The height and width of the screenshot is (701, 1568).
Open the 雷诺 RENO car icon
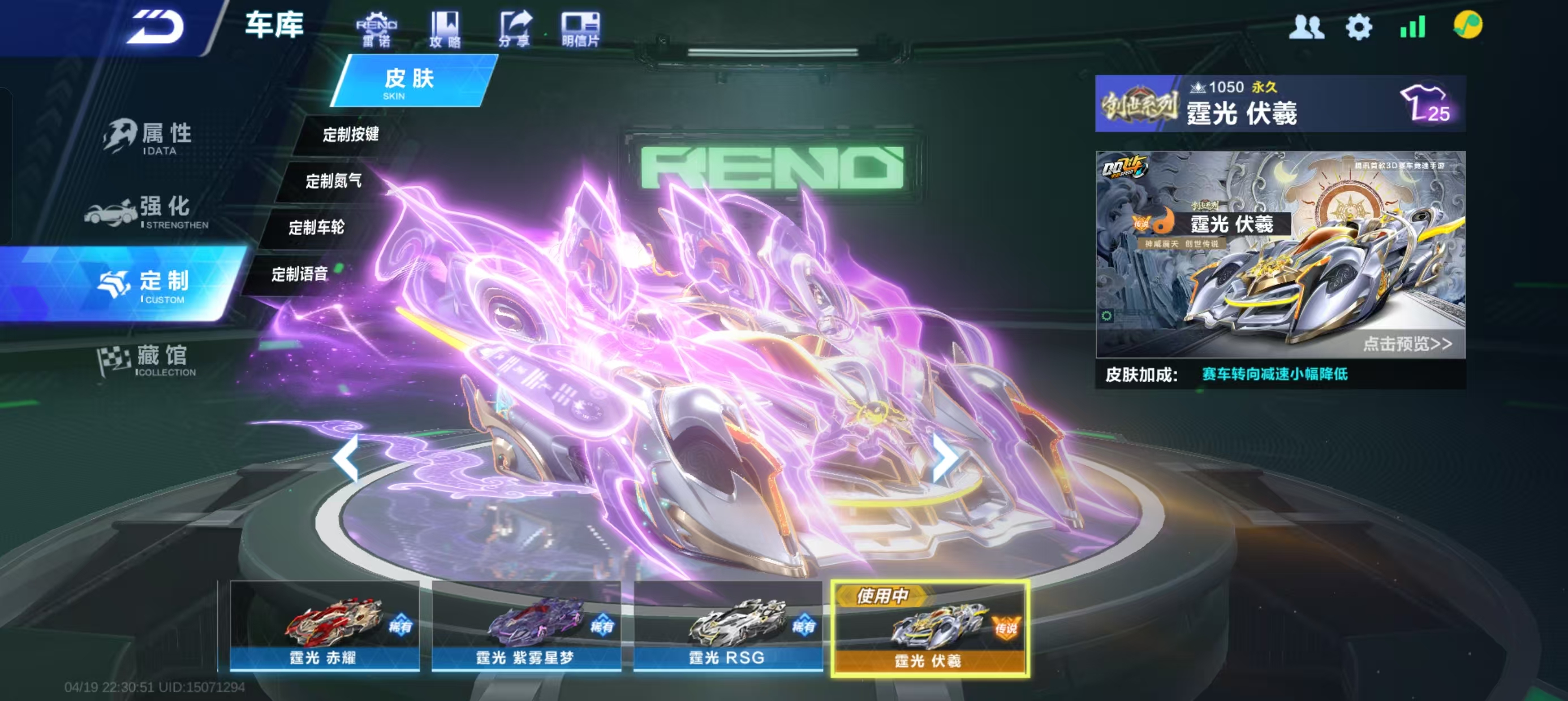click(376, 29)
